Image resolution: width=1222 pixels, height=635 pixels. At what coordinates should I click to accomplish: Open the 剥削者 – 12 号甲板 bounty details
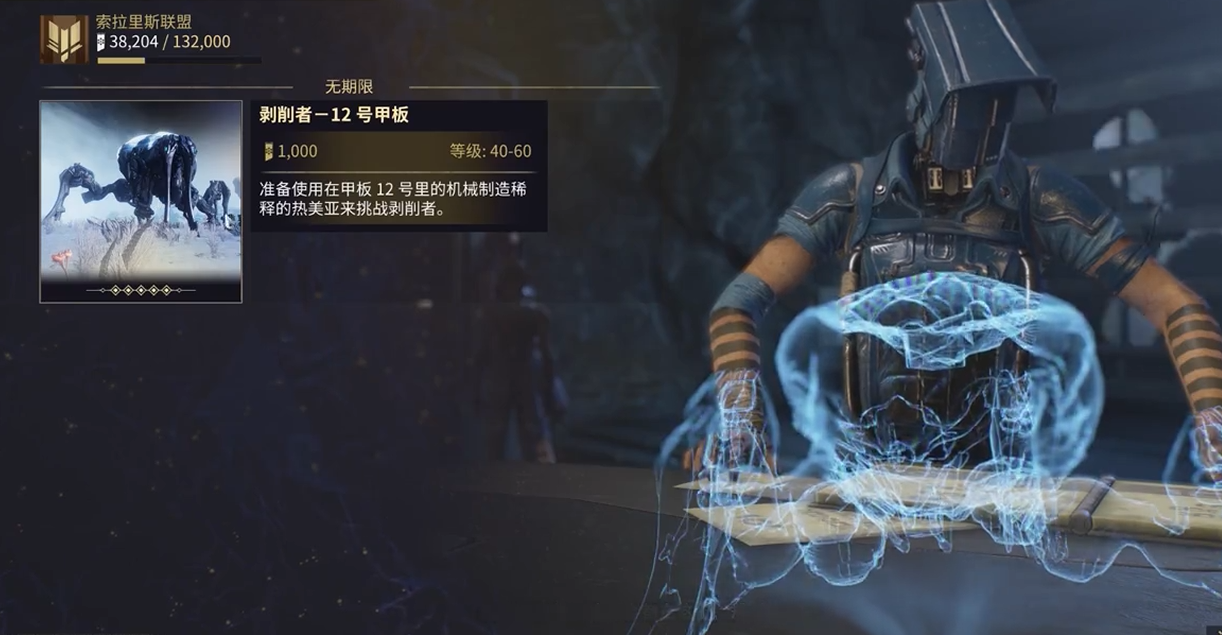tap(398, 166)
